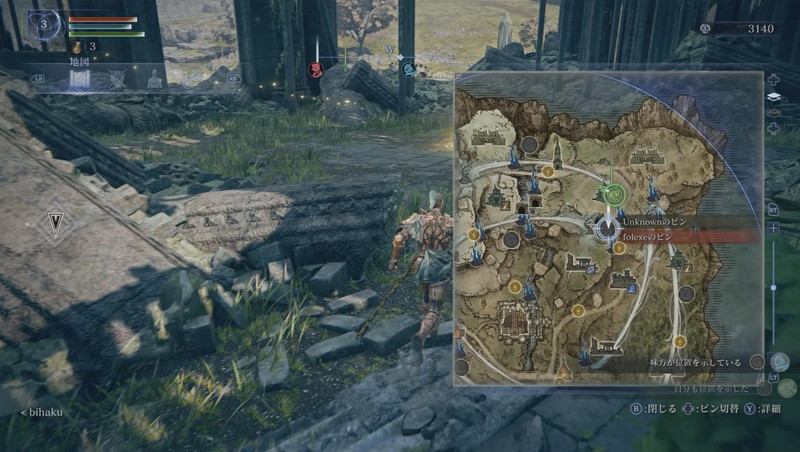Click the healing flask icon
The width and height of the screenshot is (800, 452).
click(76, 46)
